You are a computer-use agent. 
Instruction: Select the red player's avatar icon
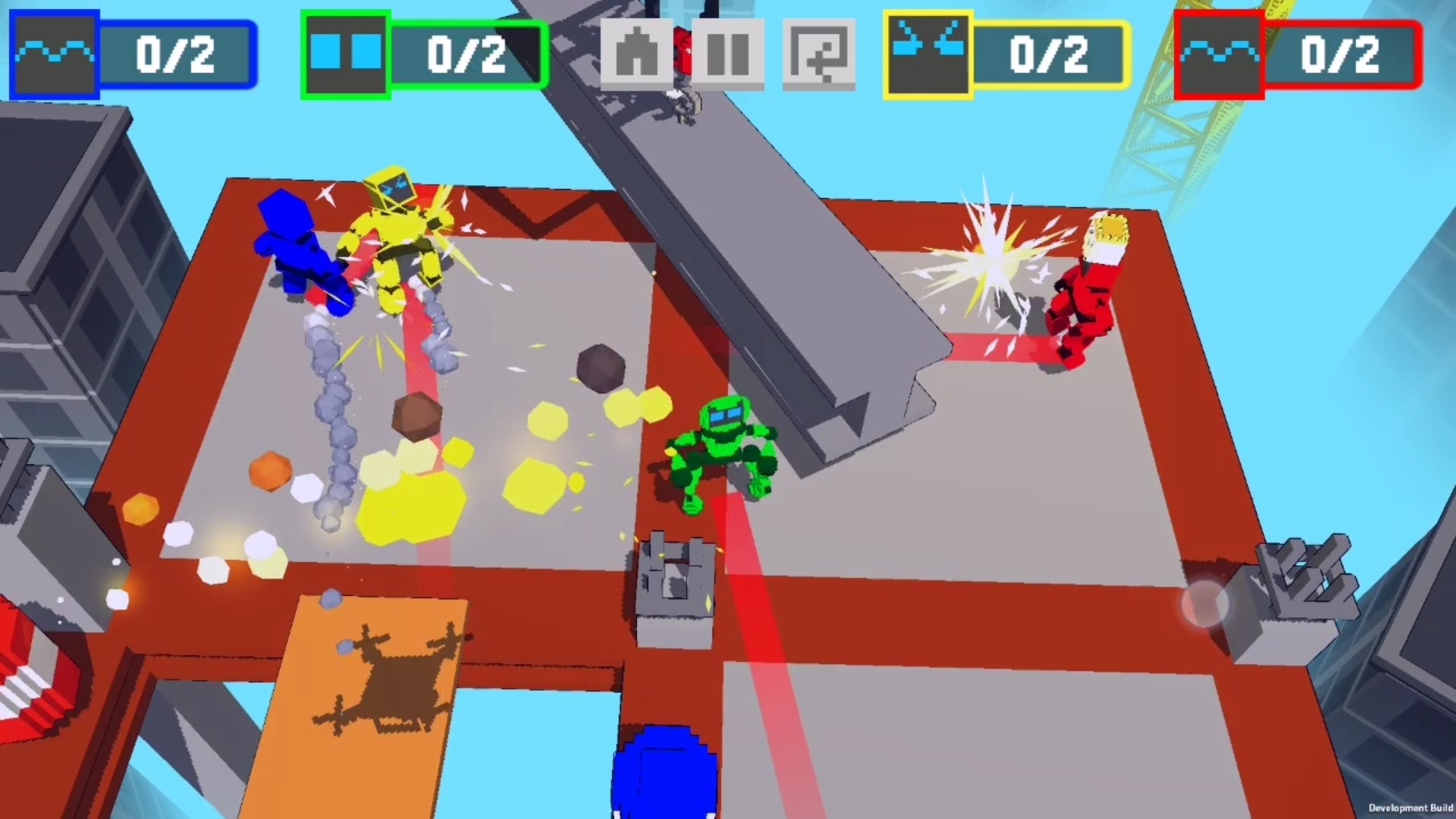pos(1219,53)
